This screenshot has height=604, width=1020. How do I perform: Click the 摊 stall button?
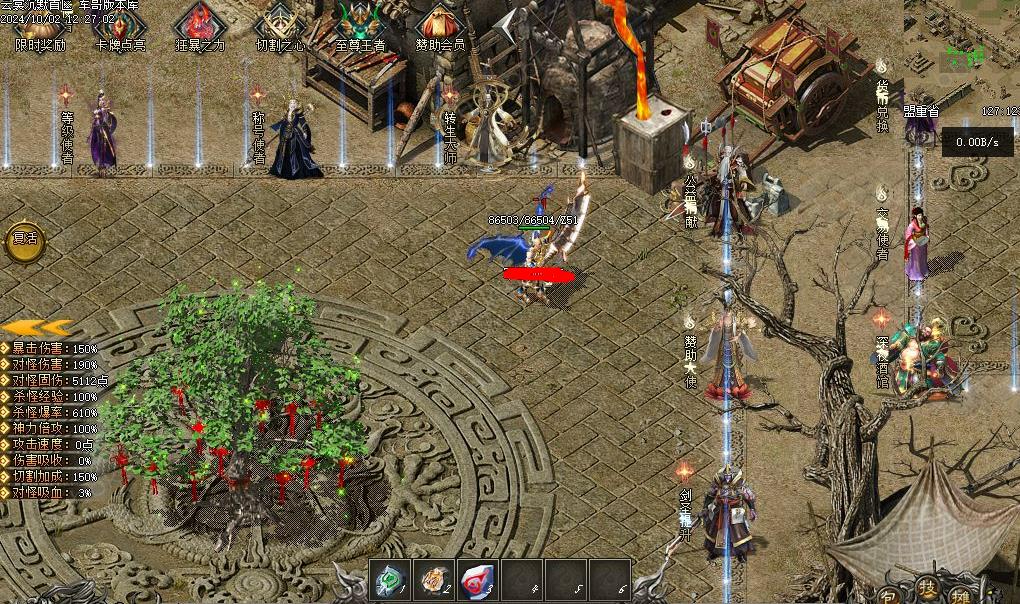pyautogui.click(x=961, y=596)
